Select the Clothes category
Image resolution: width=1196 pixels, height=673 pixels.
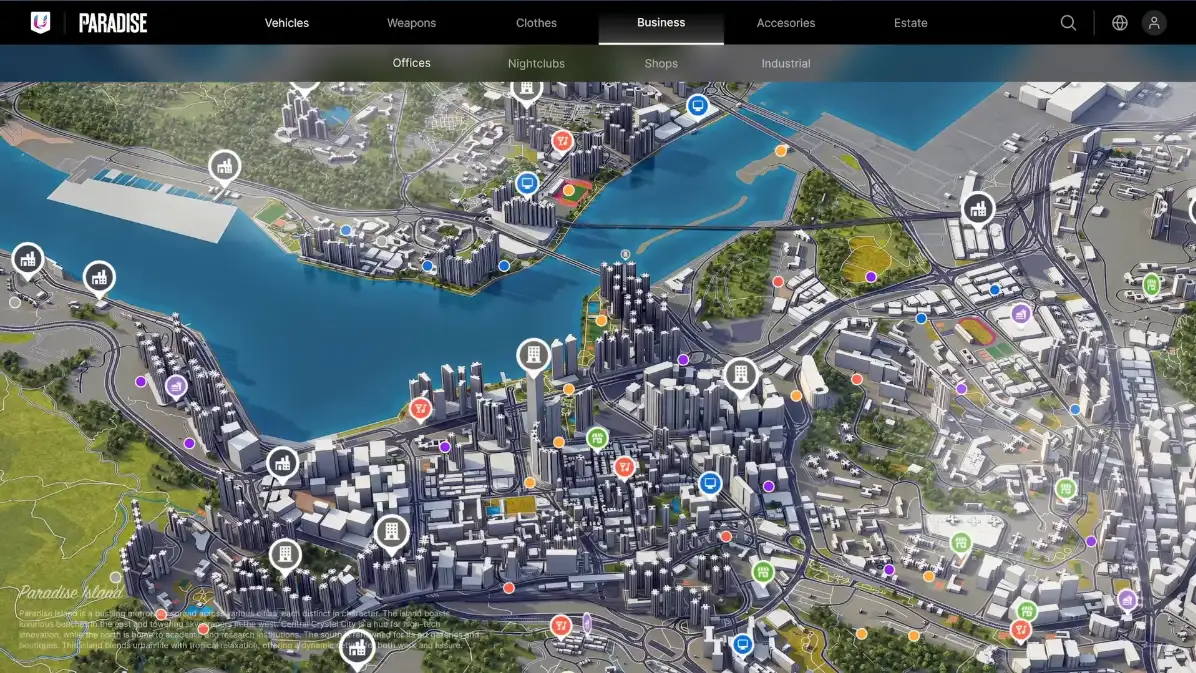536,23
